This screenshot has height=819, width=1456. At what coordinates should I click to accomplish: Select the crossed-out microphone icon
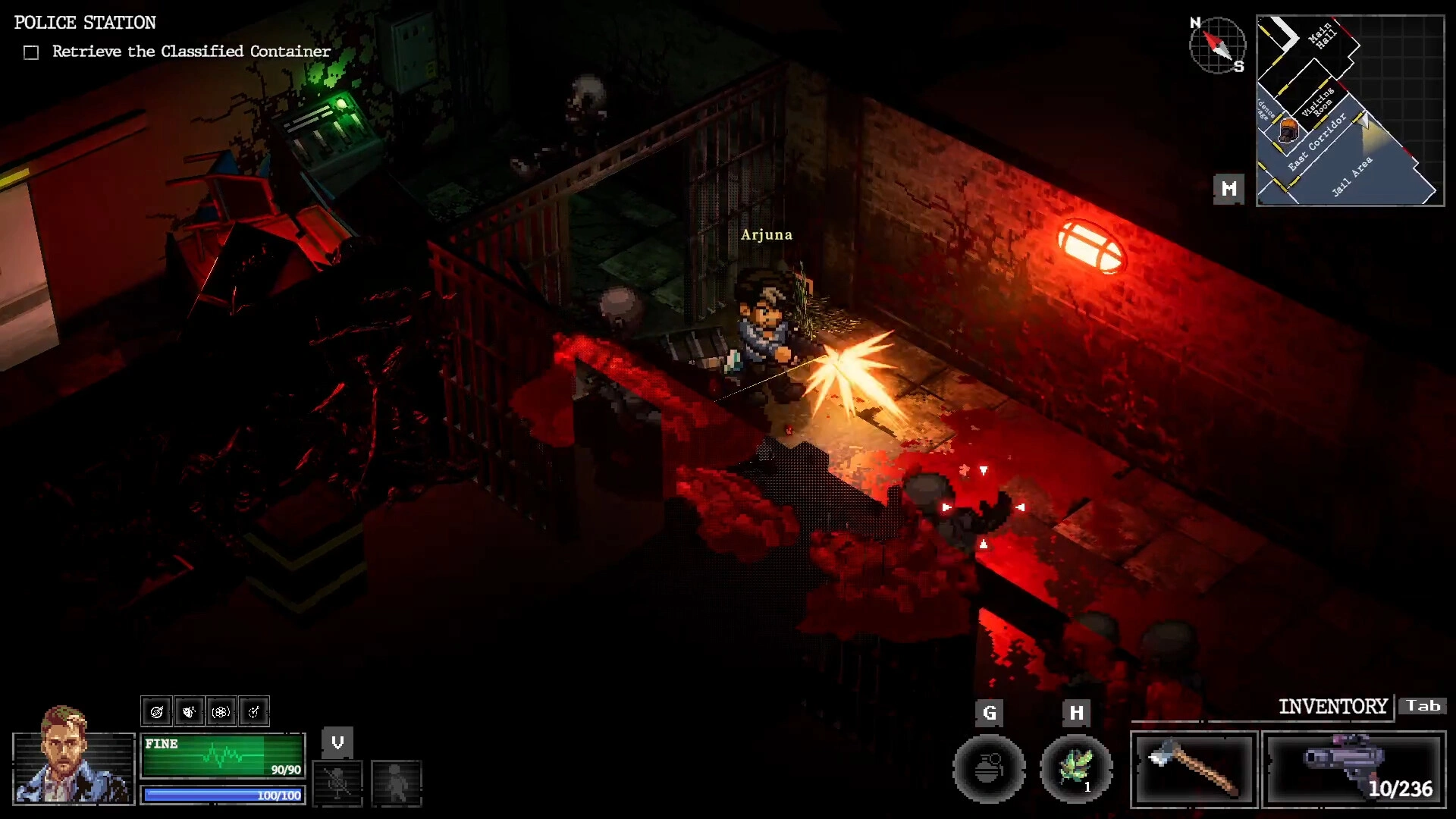[x=337, y=783]
